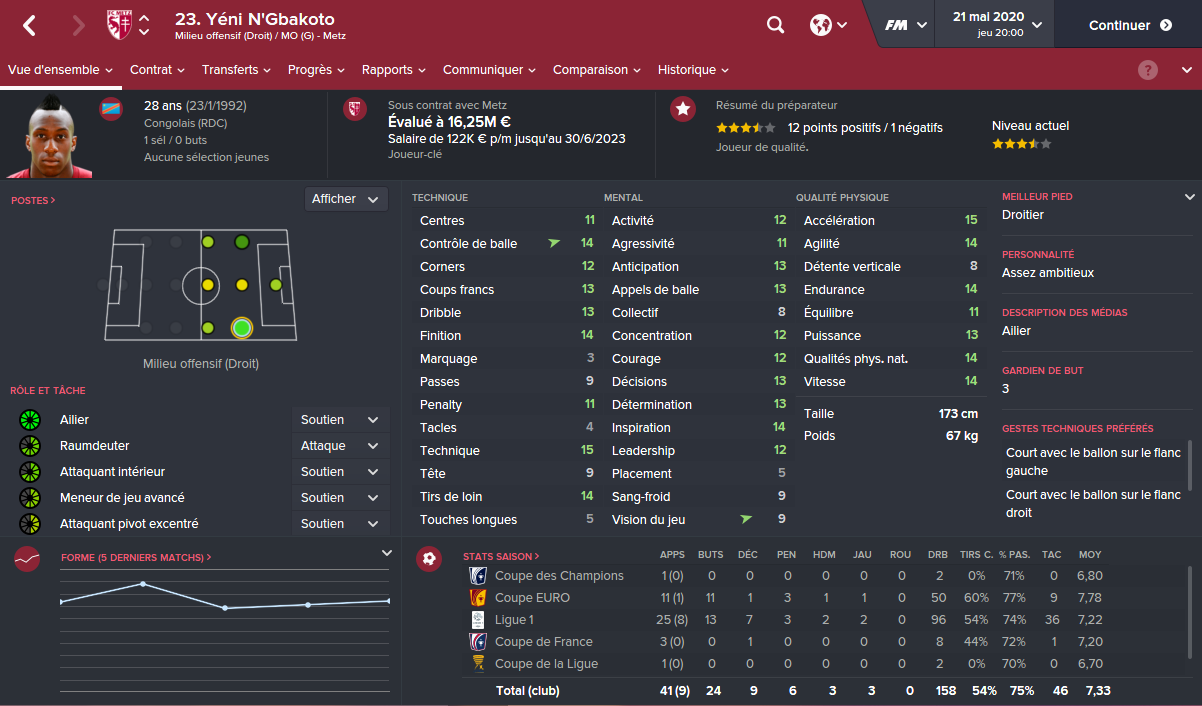Image resolution: width=1202 pixels, height=706 pixels.
Task: Open the Historique menu
Action: point(693,70)
